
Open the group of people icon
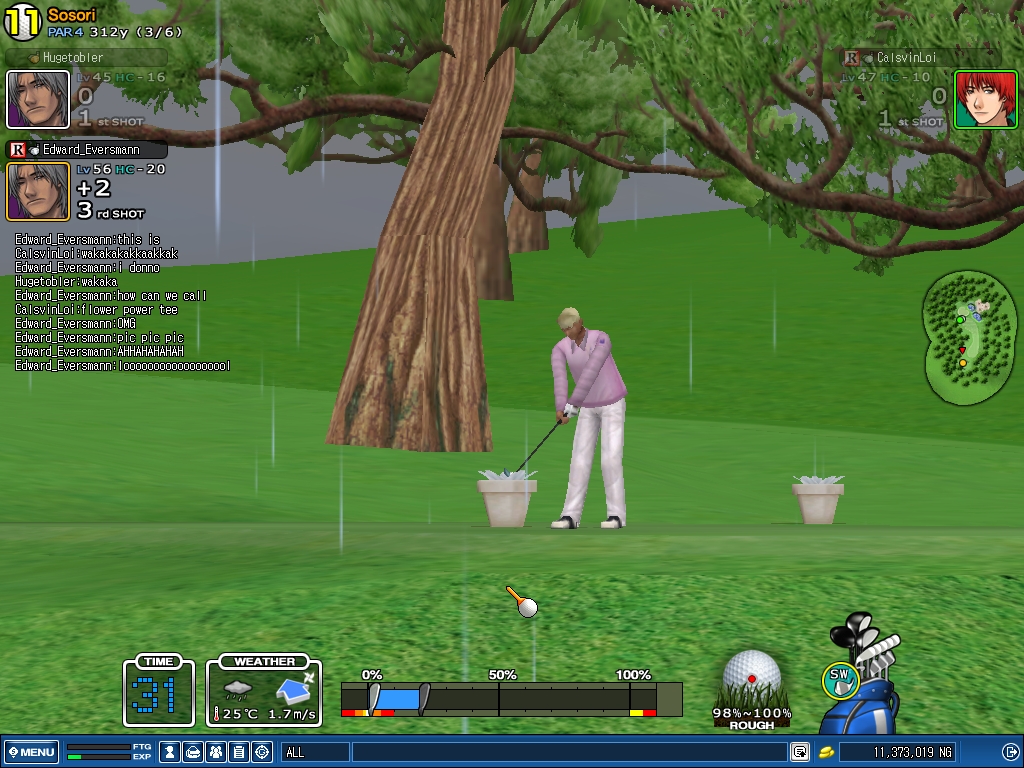[x=216, y=752]
